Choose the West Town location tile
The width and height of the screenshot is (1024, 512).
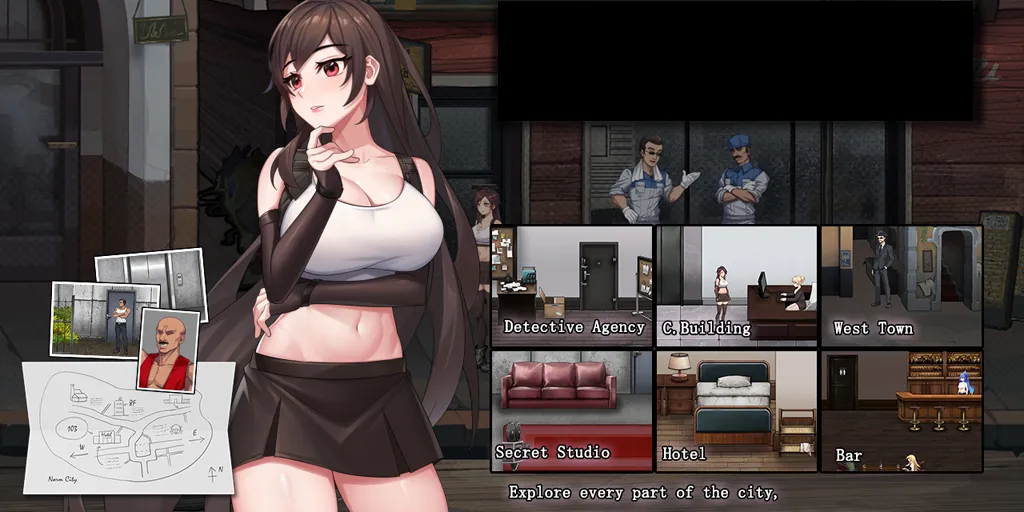pyautogui.click(x=900, y=285)
